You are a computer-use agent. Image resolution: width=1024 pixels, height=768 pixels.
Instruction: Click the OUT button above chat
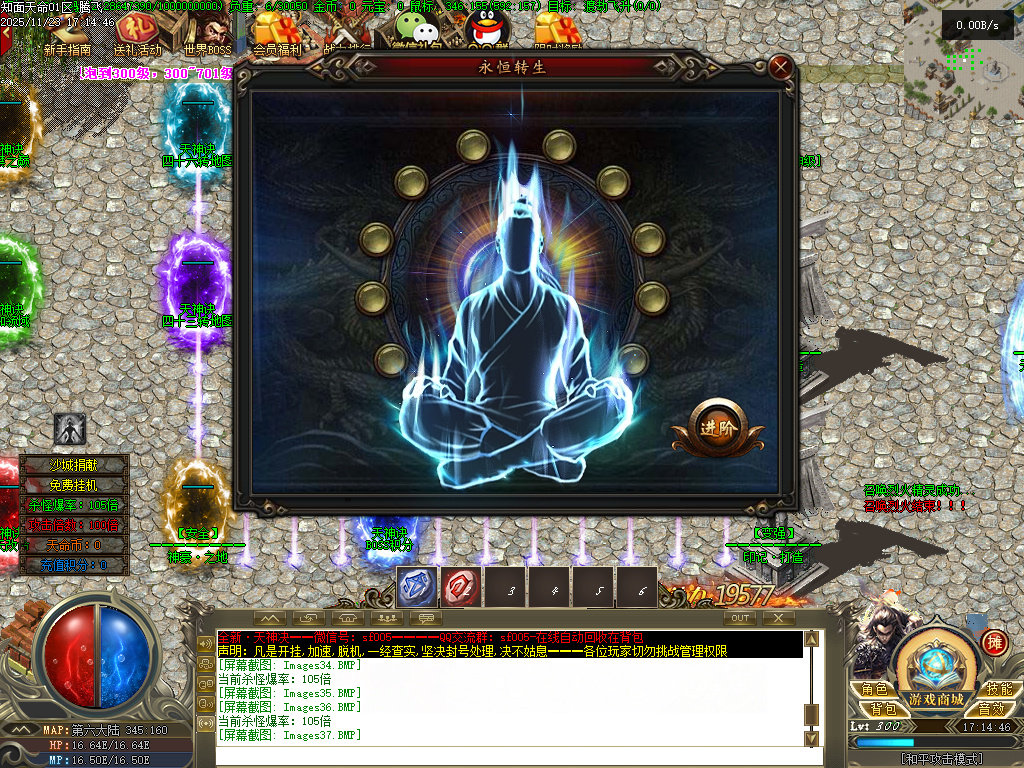(x=740, y=618)
